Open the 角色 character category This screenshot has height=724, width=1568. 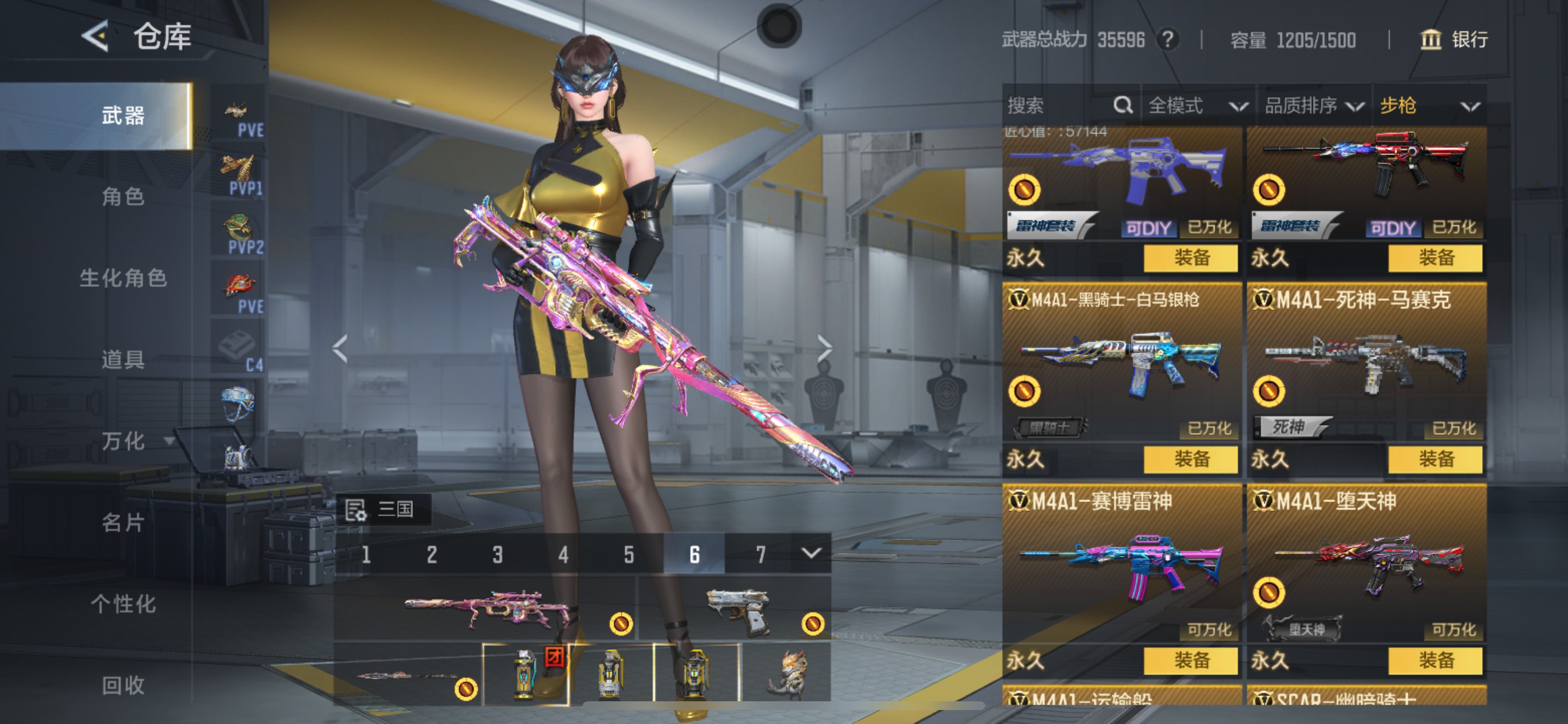pos(123,196)
